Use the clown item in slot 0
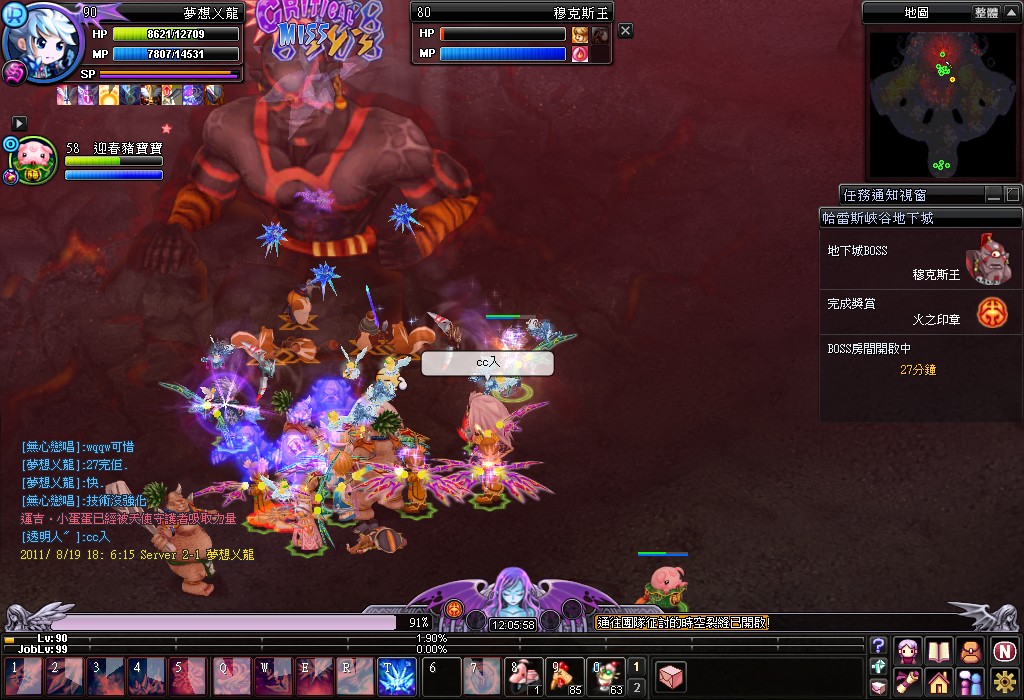The width and height of the screenshot is (1024, 700). click(x=606, y=676)
